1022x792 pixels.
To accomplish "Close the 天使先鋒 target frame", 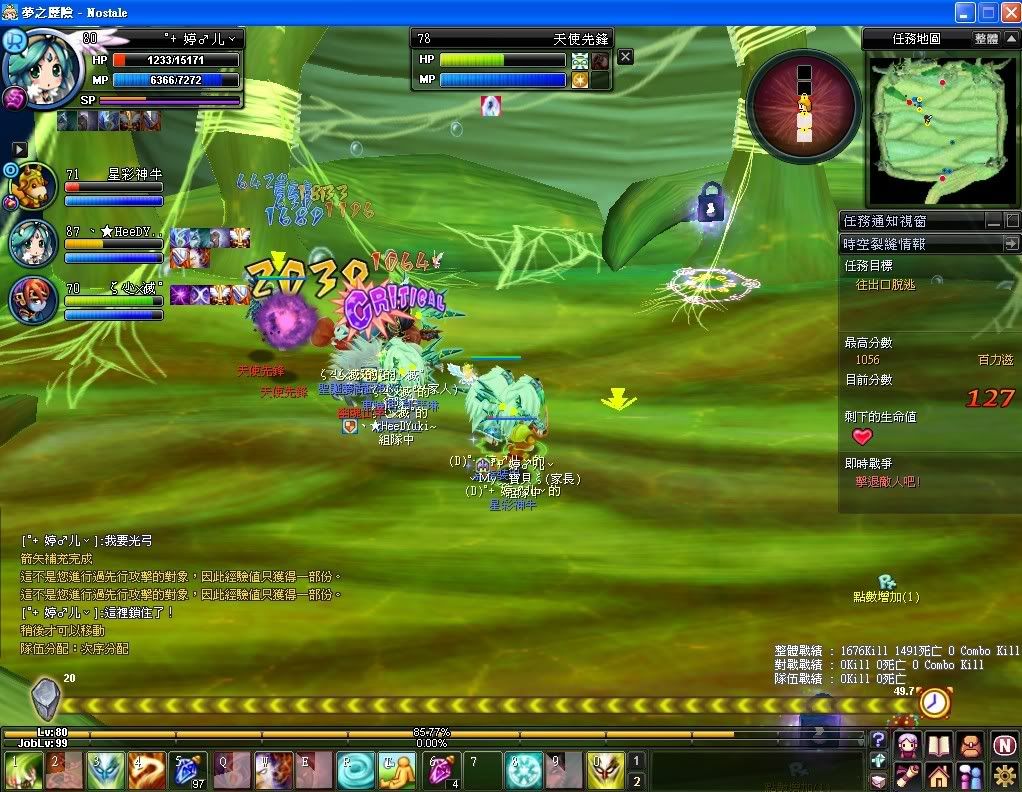I will point(625,57).
